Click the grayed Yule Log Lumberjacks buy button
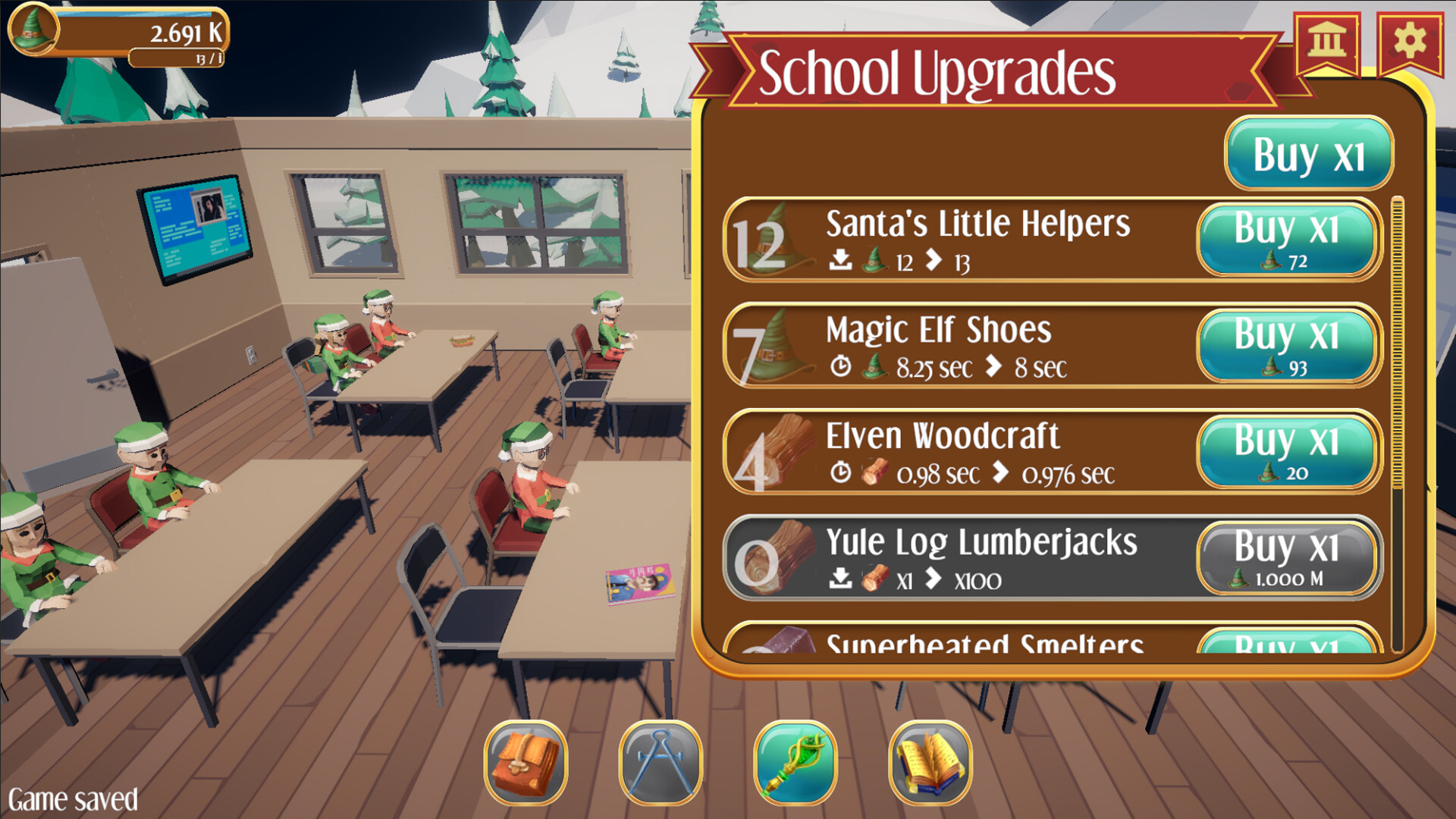Image resolution: width=1456 pixels, height=819 pixels. click(1287, 558)
